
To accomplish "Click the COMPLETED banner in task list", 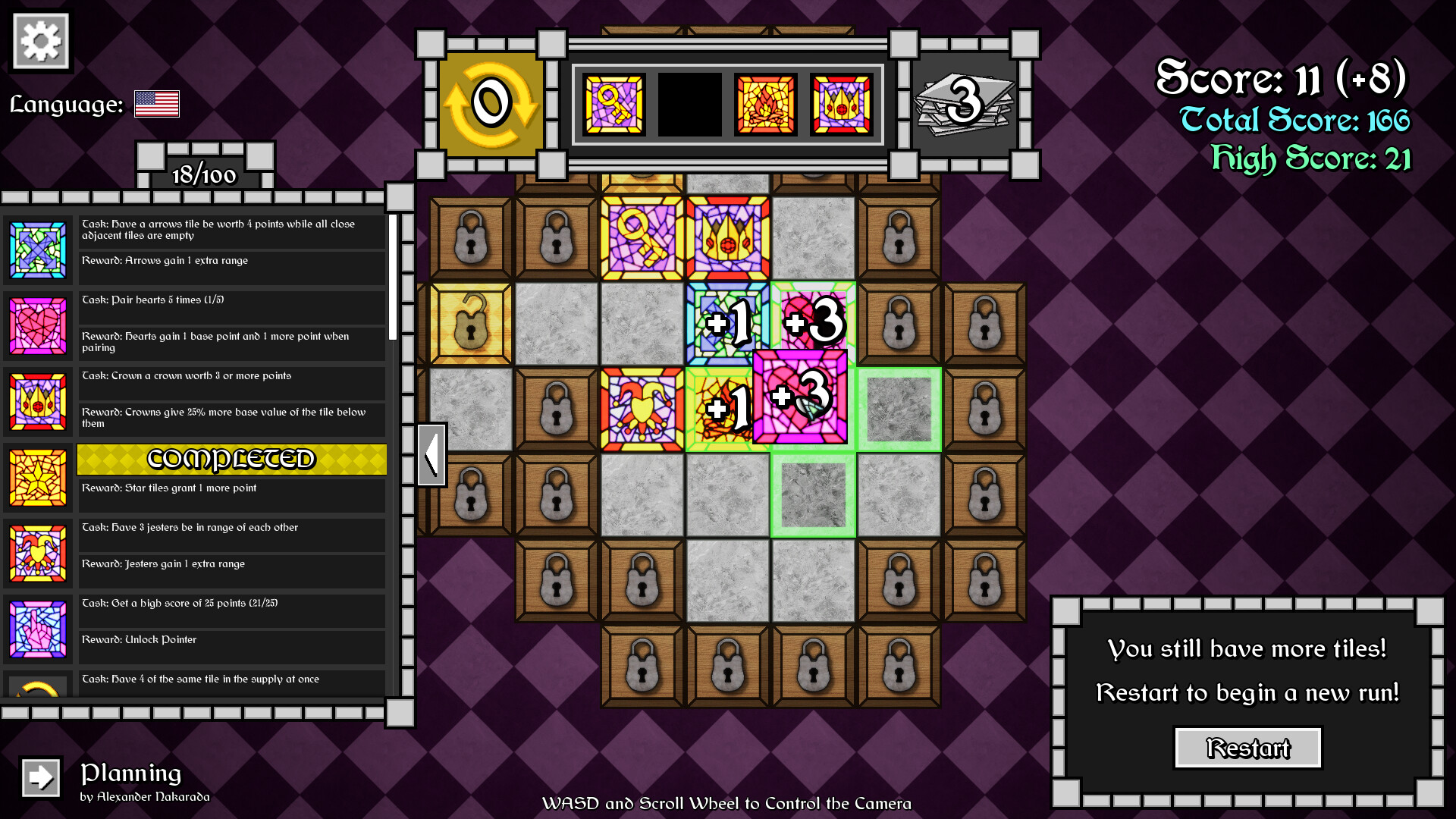I will pyautogui.click(x=231, y=459).
